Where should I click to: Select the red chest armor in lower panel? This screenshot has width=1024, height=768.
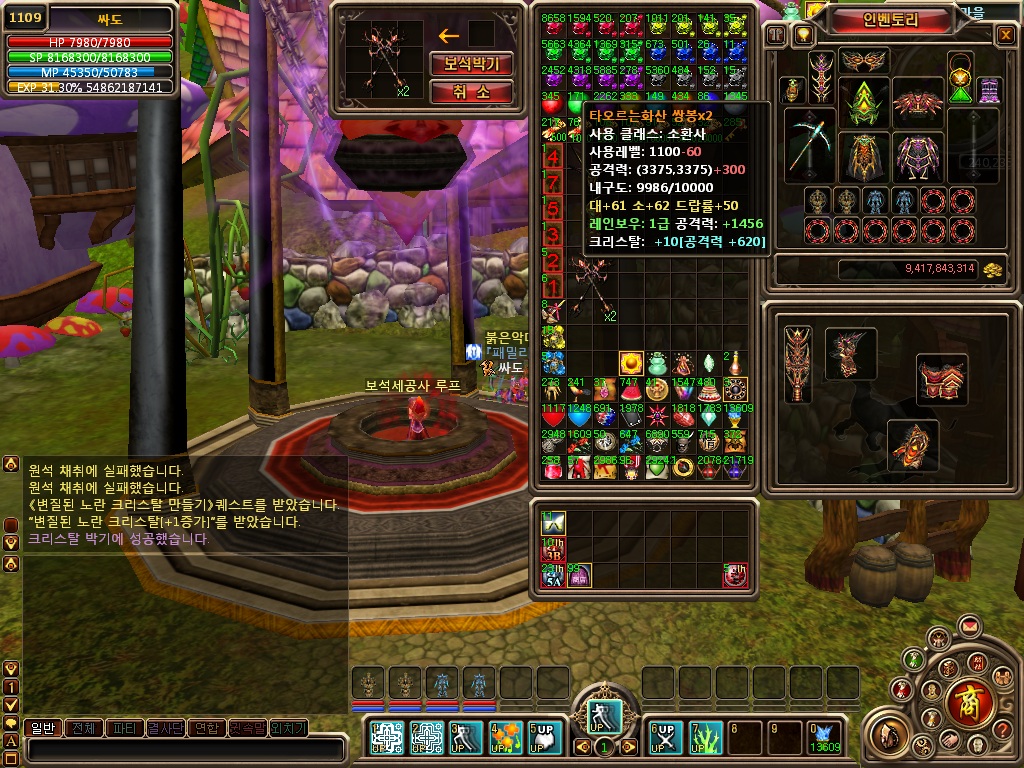tap(941, 379)
